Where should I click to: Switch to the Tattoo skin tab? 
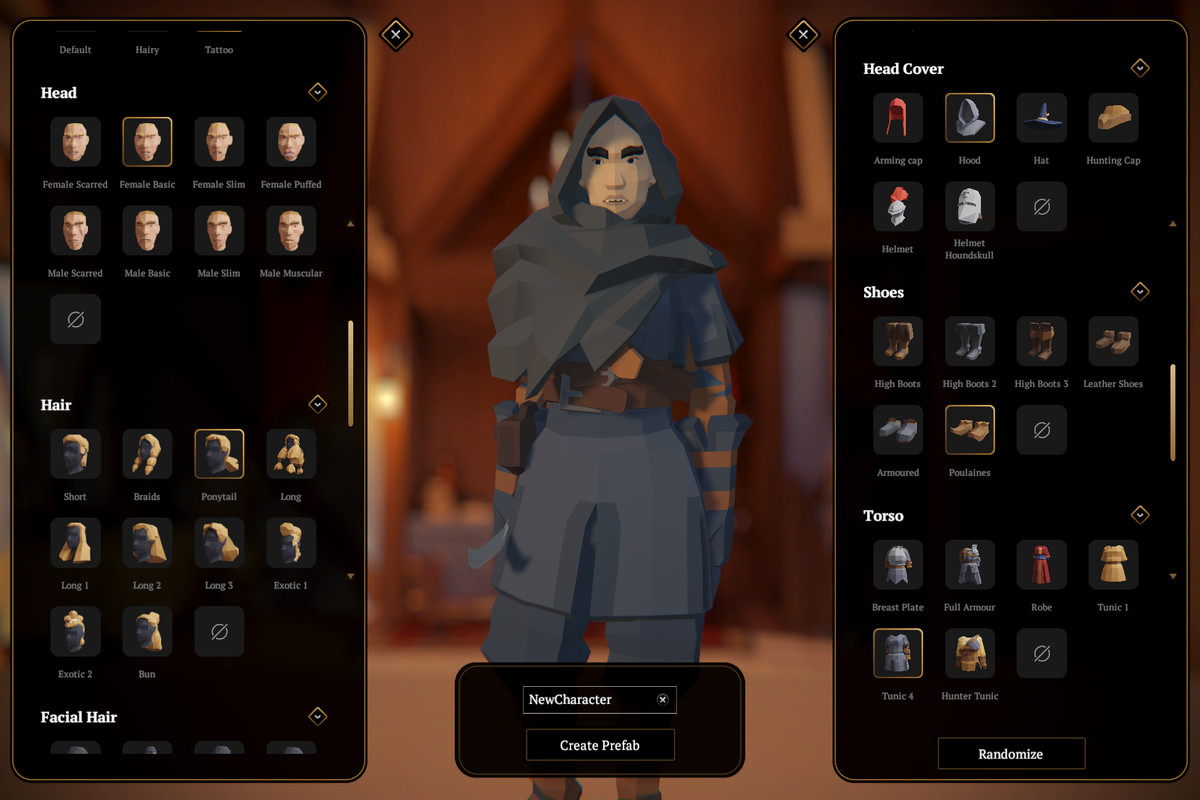coord(218,49)
